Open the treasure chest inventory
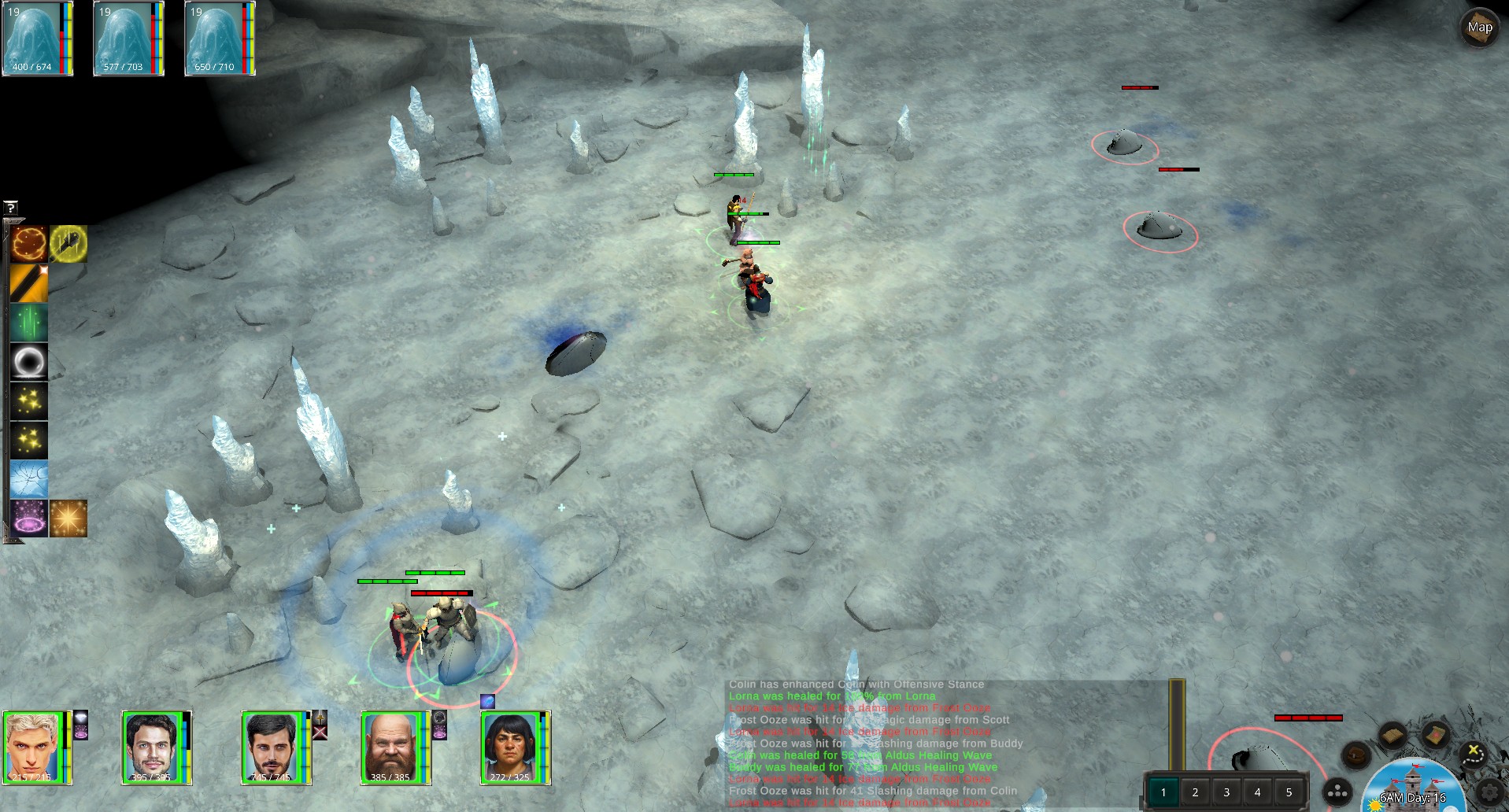Viewport: 1509px width, 812px height. pyautogui.click(x=1356, y=756)
